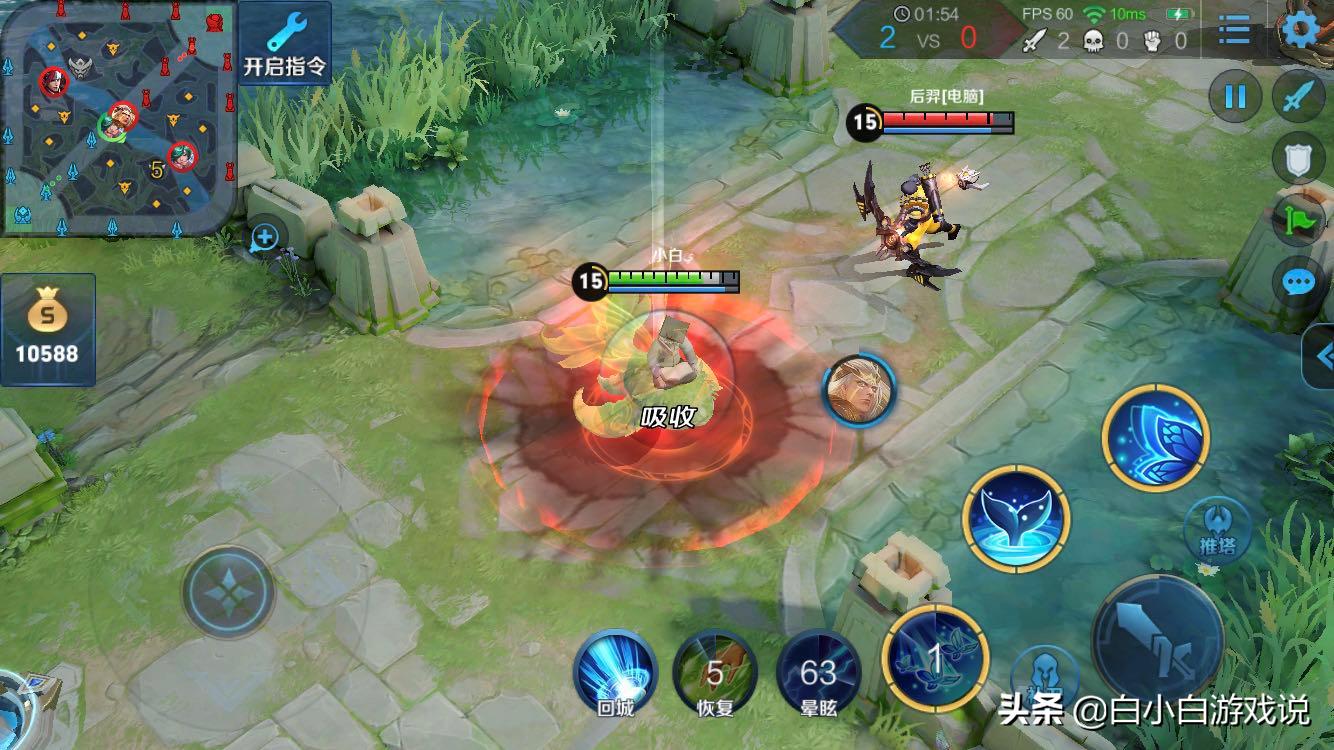Viewport: 1334px width, 750px height.
Task: Pause the match
Action: [1235, 96]
